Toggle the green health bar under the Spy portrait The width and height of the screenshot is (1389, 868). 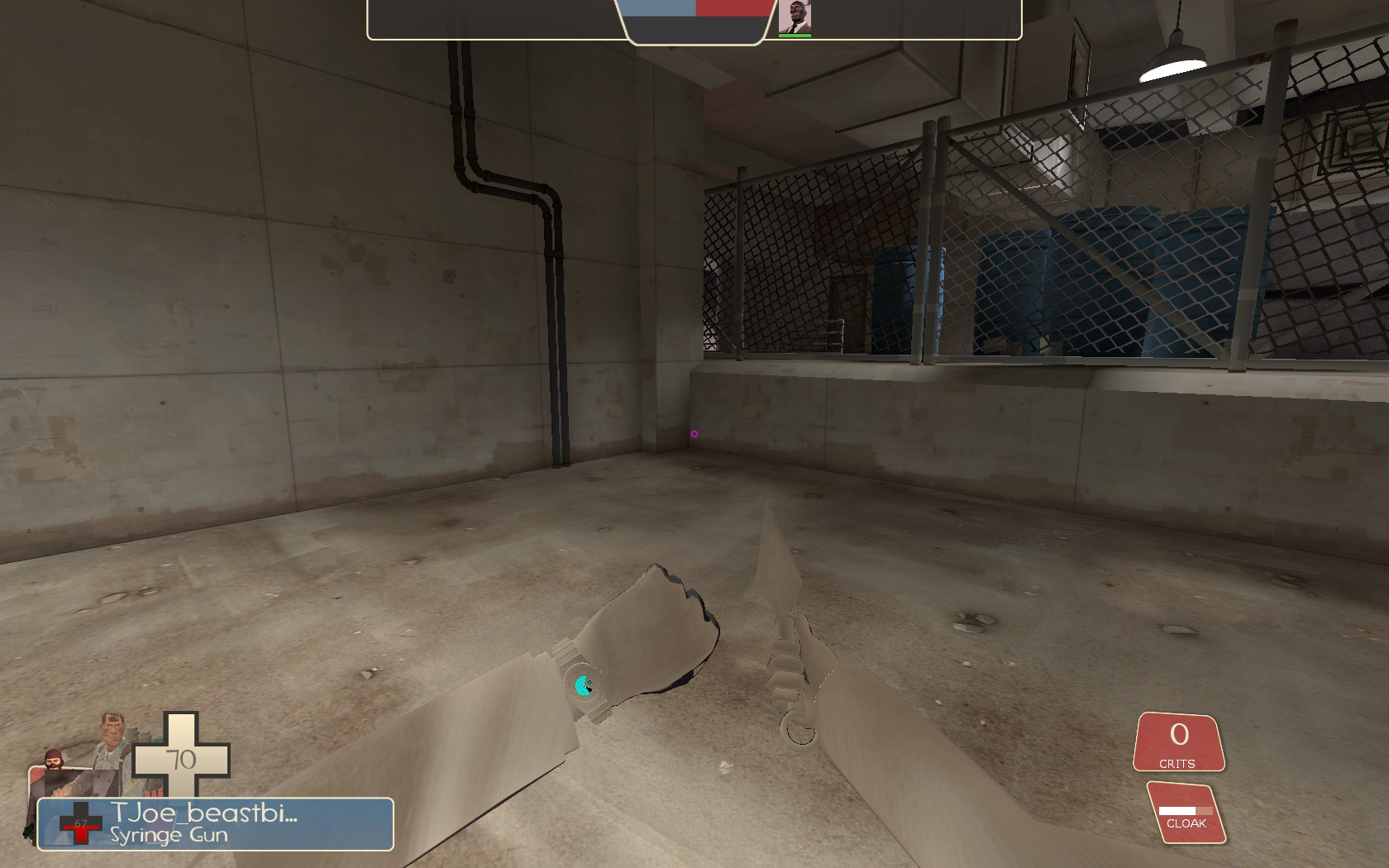click(795, 35)
